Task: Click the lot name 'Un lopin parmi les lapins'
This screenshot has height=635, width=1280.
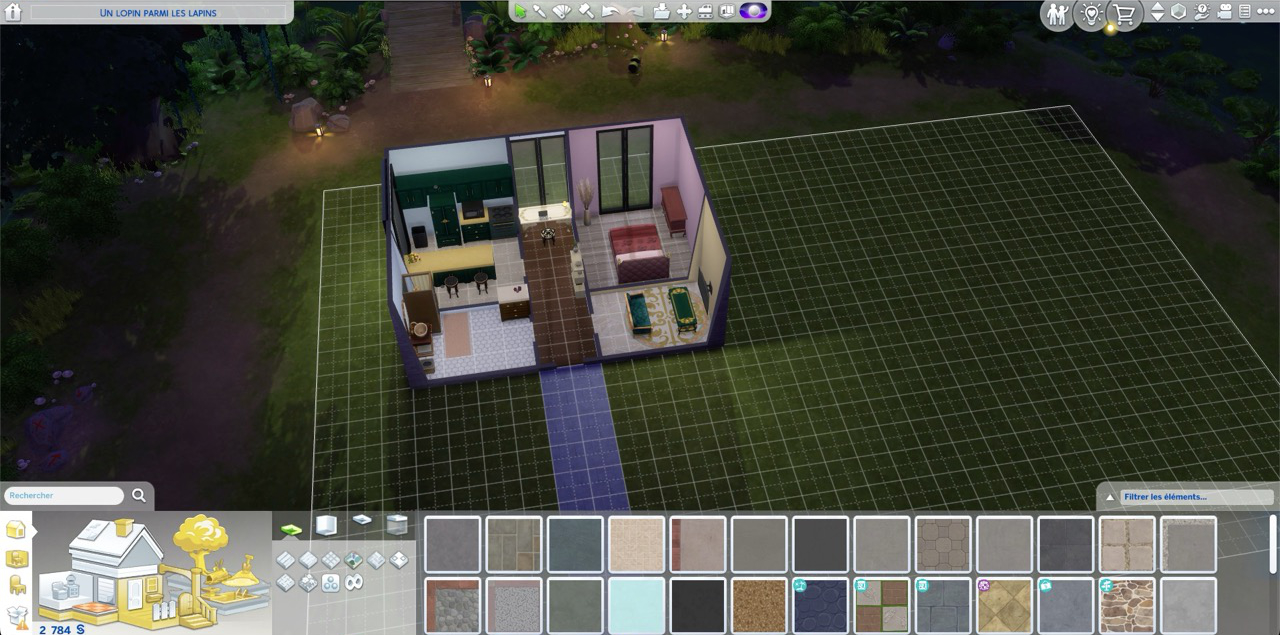Action: pyautogui.click(x=158, y=13)
